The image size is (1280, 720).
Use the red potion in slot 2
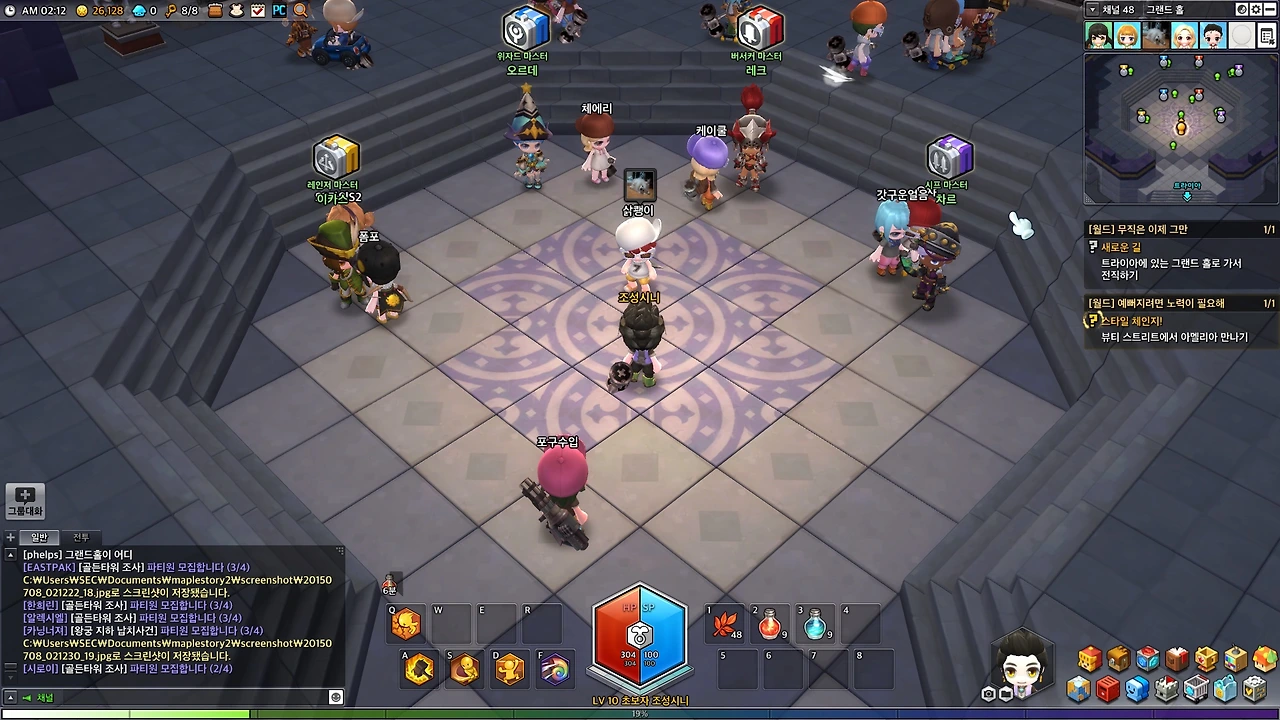click(769, 624)
